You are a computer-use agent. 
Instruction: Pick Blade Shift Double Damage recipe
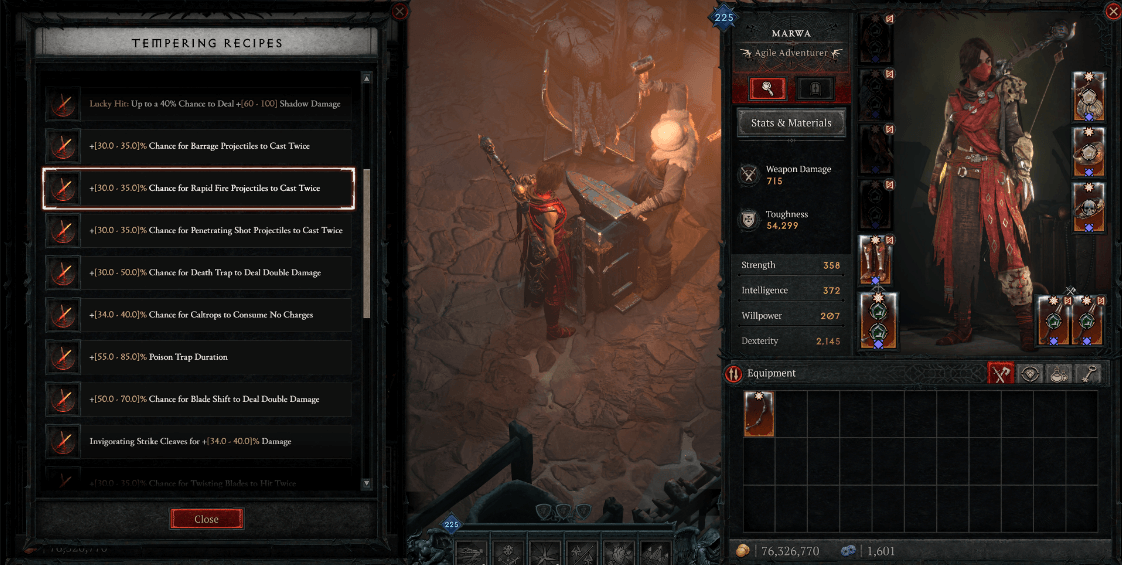[198, 399]
